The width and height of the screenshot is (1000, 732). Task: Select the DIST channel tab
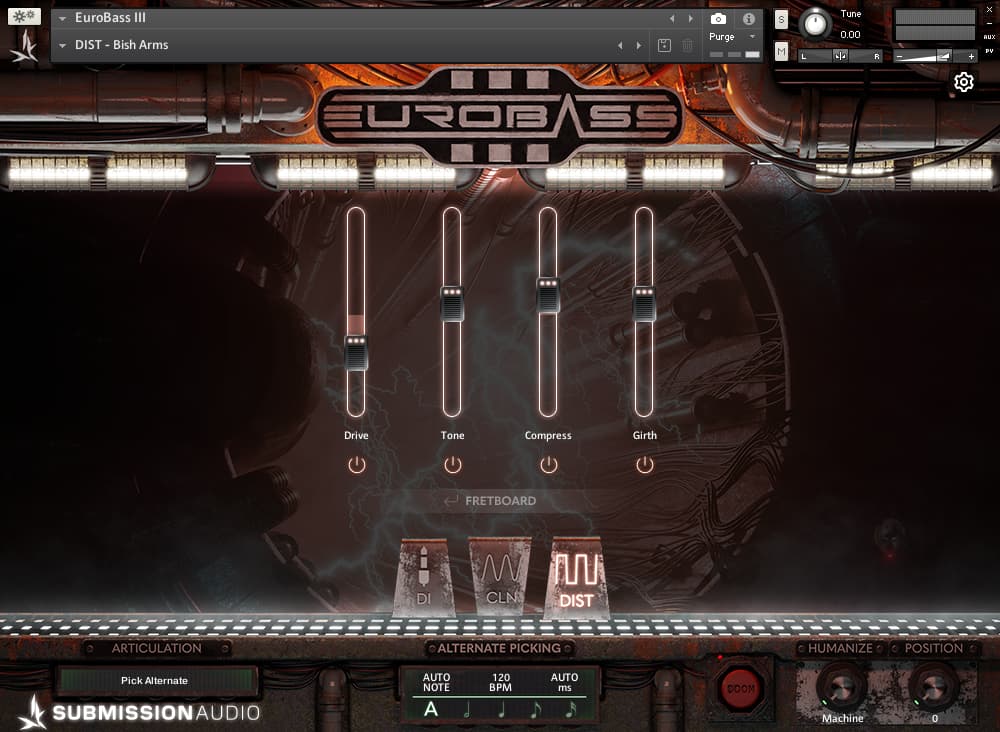(576, 580)
